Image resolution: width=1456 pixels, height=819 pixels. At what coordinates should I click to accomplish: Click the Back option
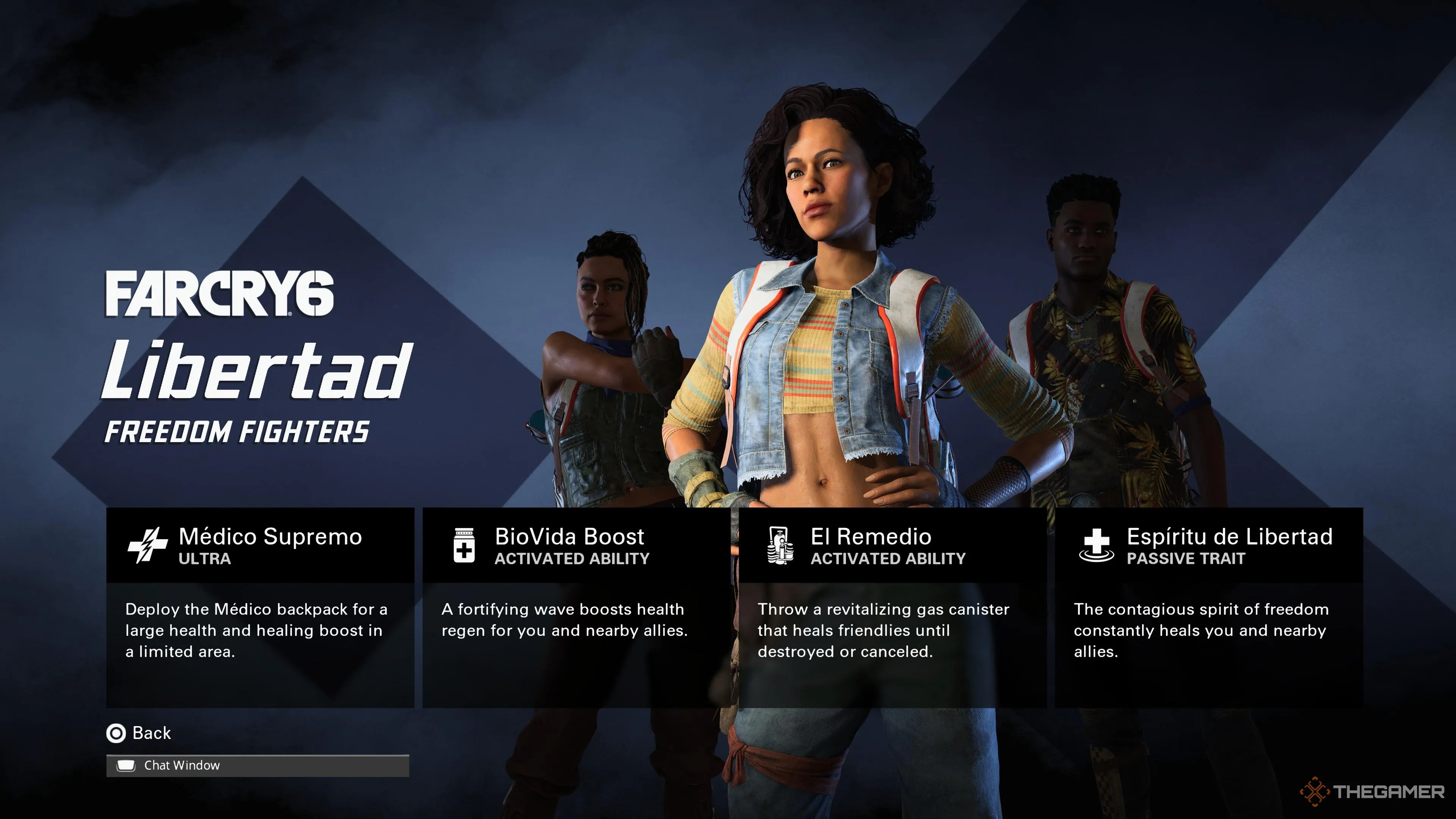pyautogui.click(x=152, y=733)
